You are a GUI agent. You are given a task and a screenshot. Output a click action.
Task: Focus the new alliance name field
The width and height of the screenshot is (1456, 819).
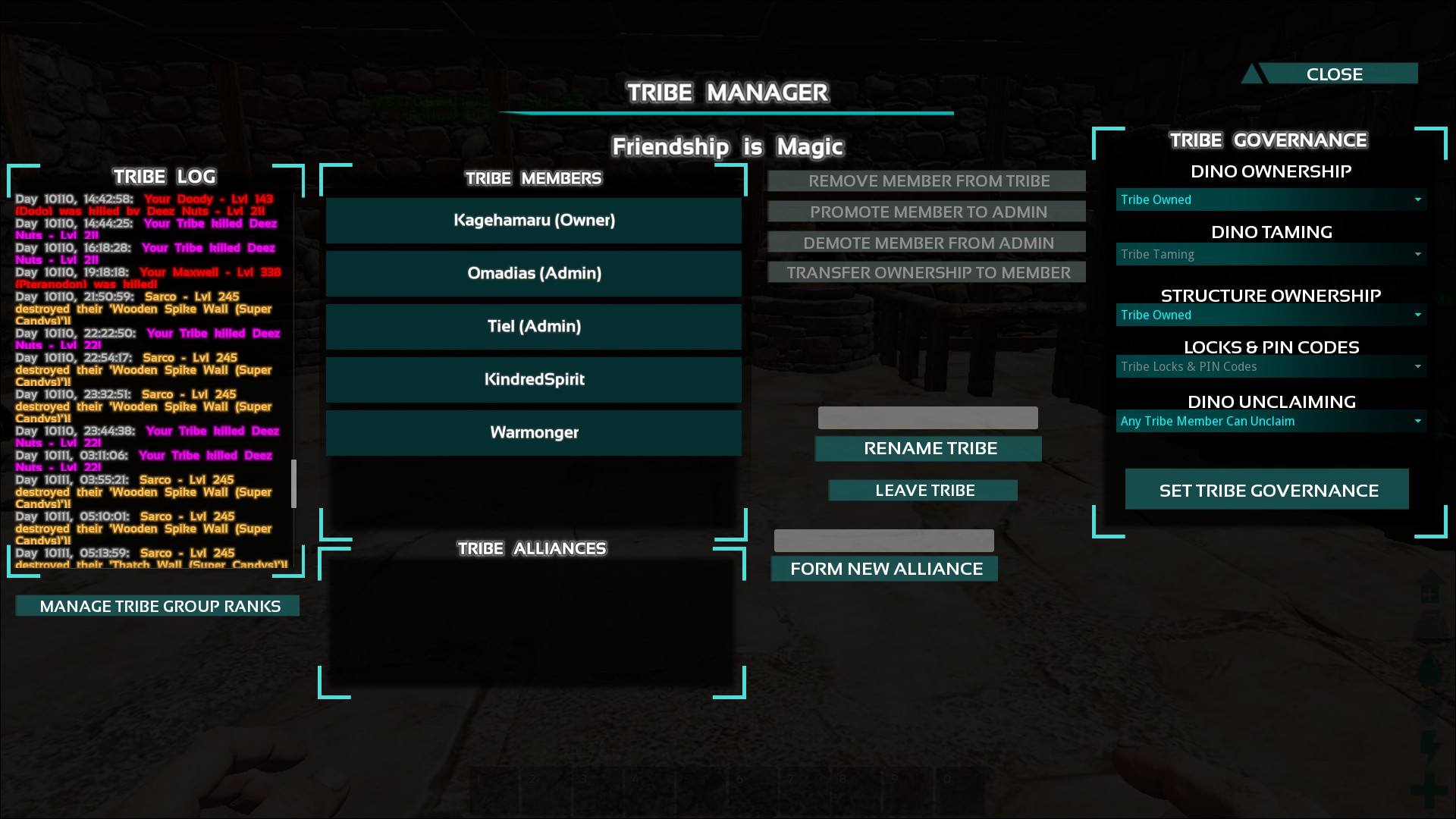point(883,541)
